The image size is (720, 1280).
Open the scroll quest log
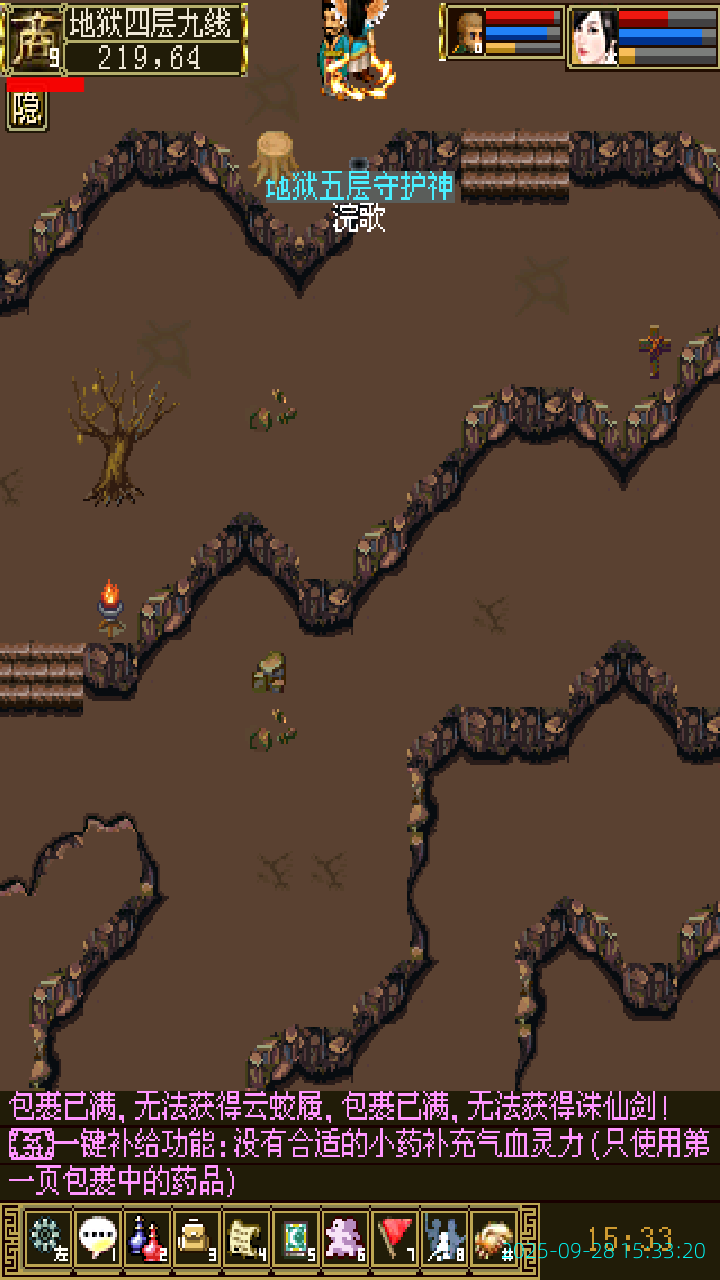[x=246, y=1239]
